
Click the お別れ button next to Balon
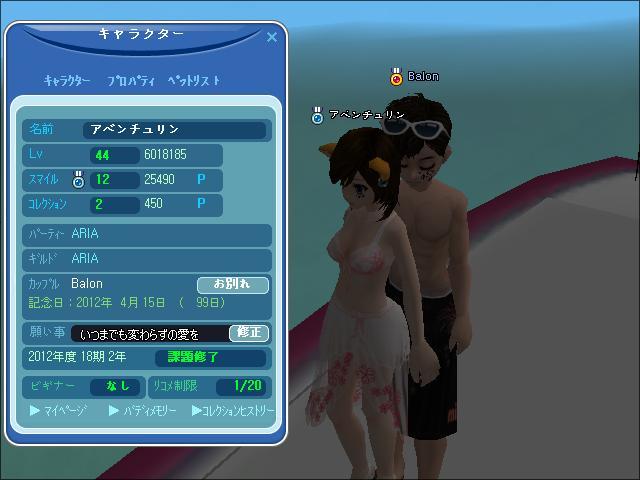pyautogui.click(x=233, y=285)
